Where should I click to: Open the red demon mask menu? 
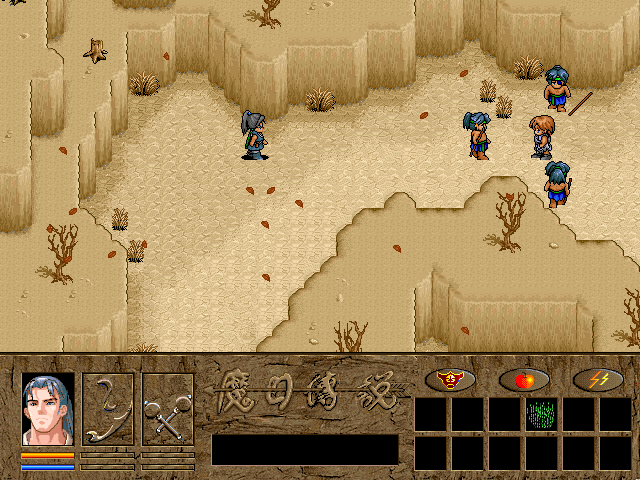(449, 379)
